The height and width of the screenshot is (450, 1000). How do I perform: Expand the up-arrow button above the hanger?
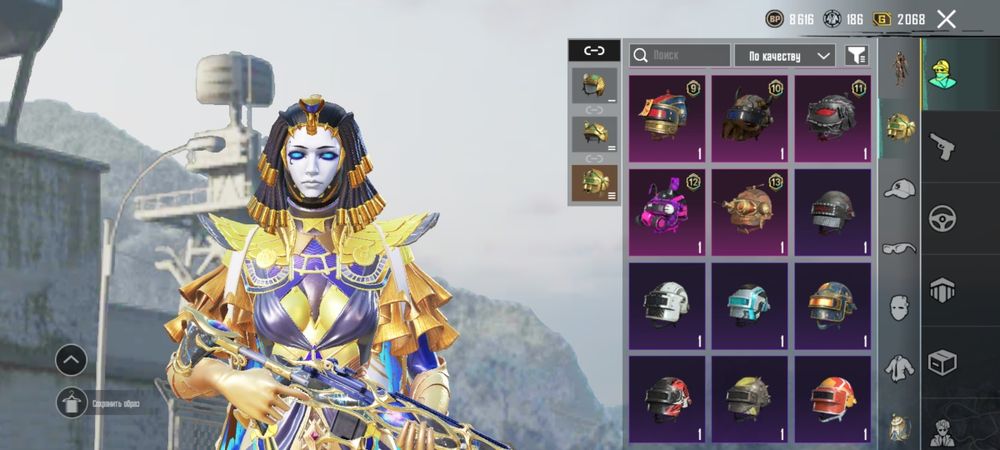coord(71,360)
